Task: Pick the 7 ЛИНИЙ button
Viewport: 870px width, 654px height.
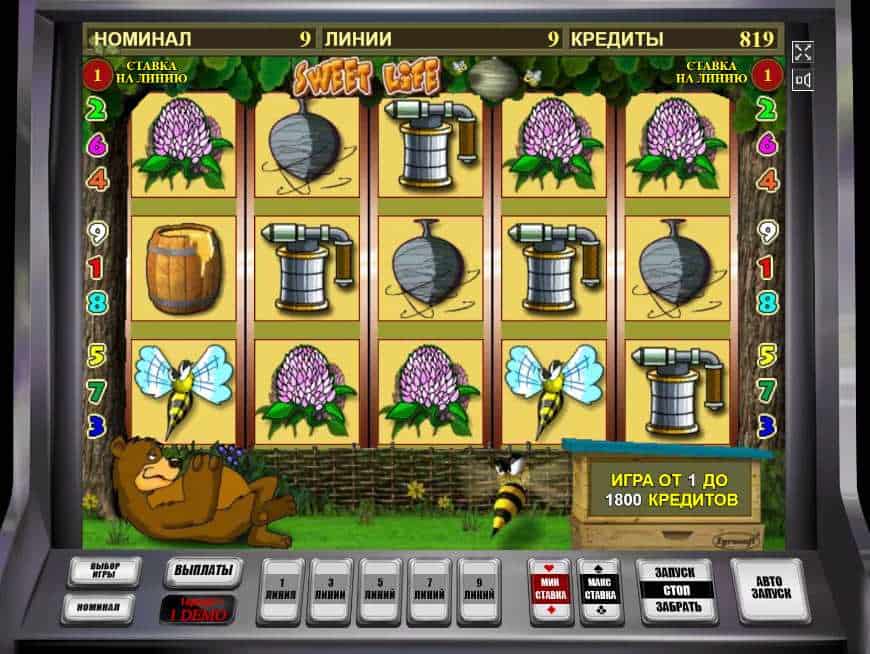Action: click(429, 591)
